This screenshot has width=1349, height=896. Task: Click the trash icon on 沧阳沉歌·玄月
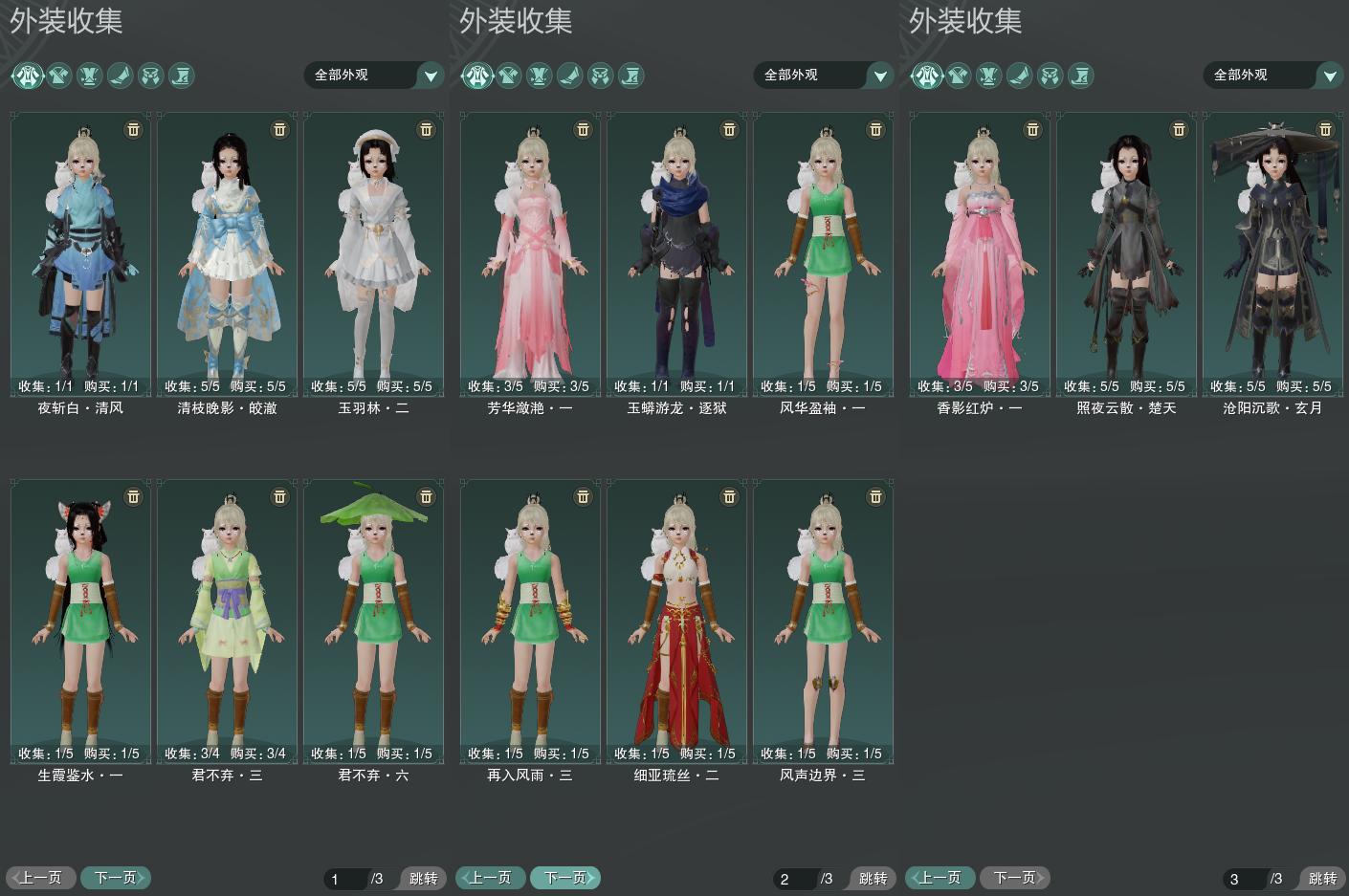[x=1325, y=129]
